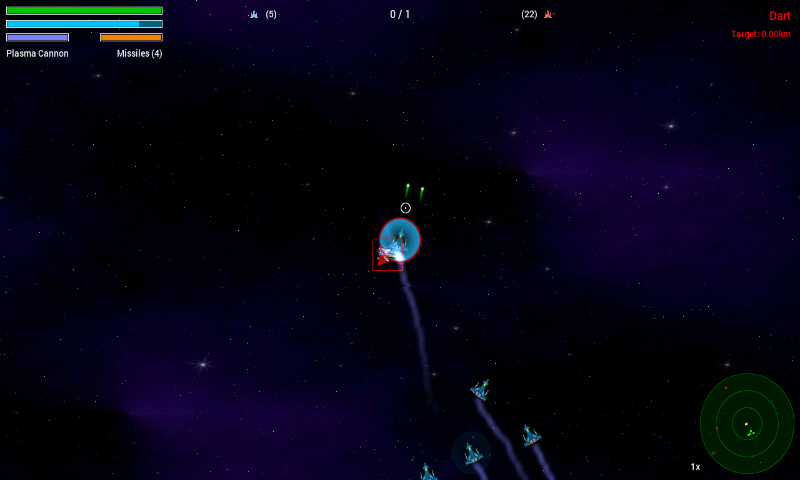
Task: Select the Plasma Cannon weapon label
Action: (38, 54)
